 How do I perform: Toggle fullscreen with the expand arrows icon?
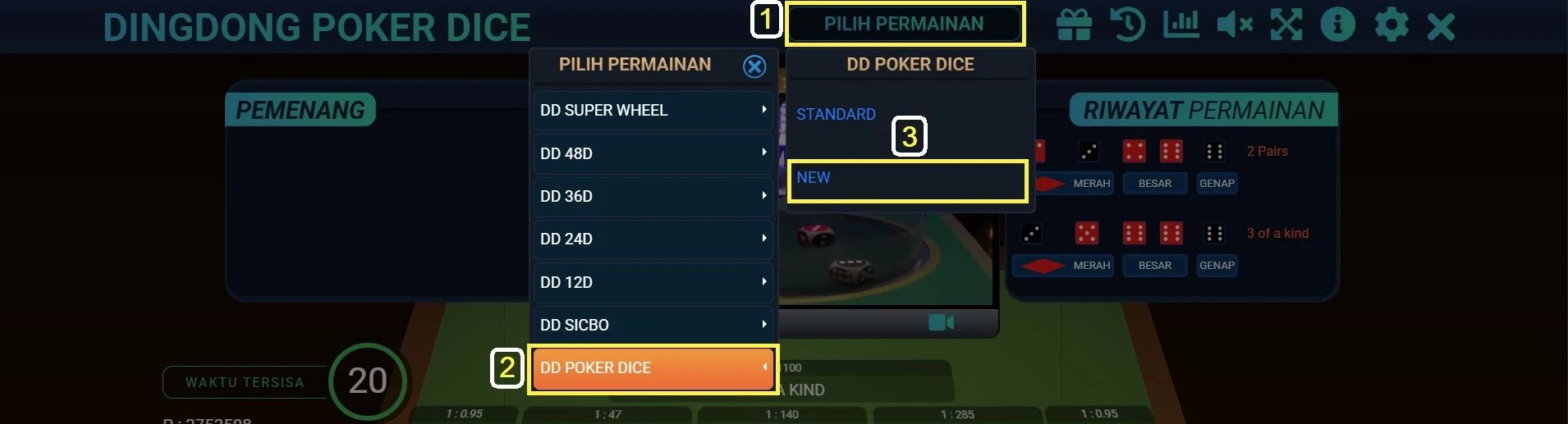coord(1286,25)
